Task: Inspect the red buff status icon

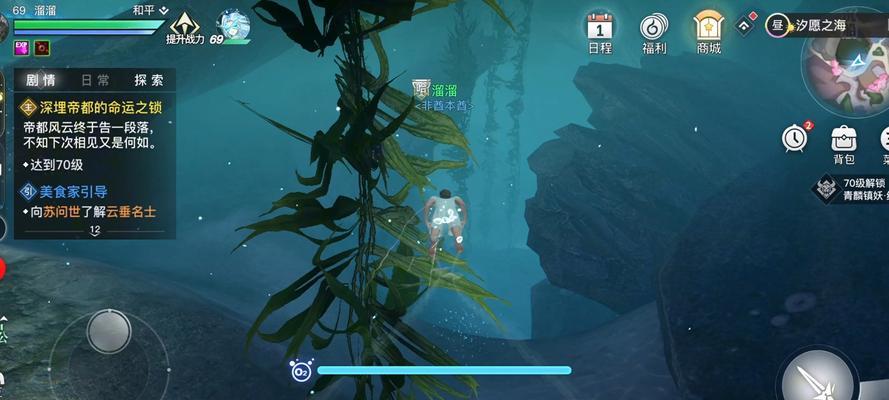Action: (41, 47)
